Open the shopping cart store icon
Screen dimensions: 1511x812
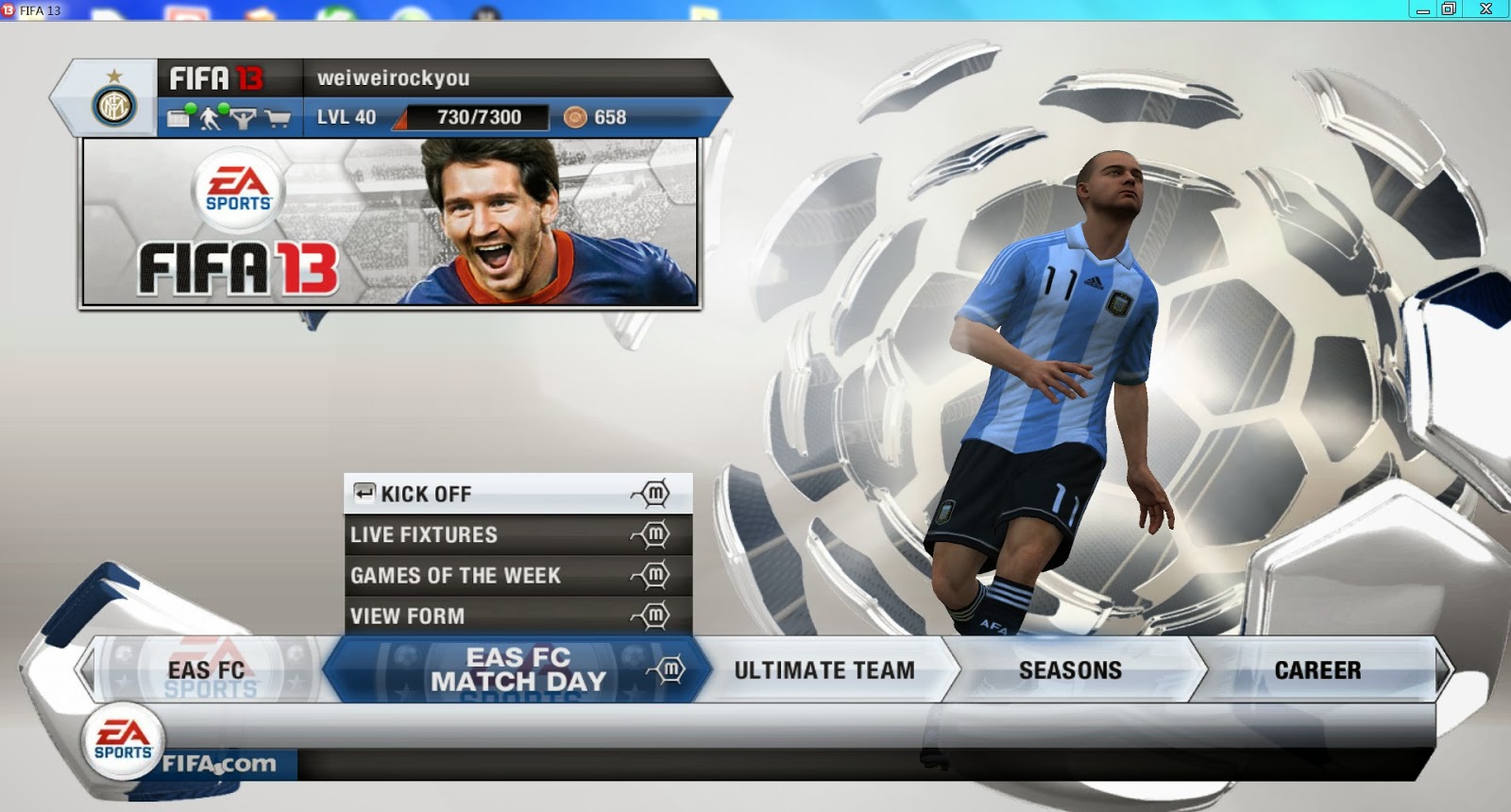[278, 119]
